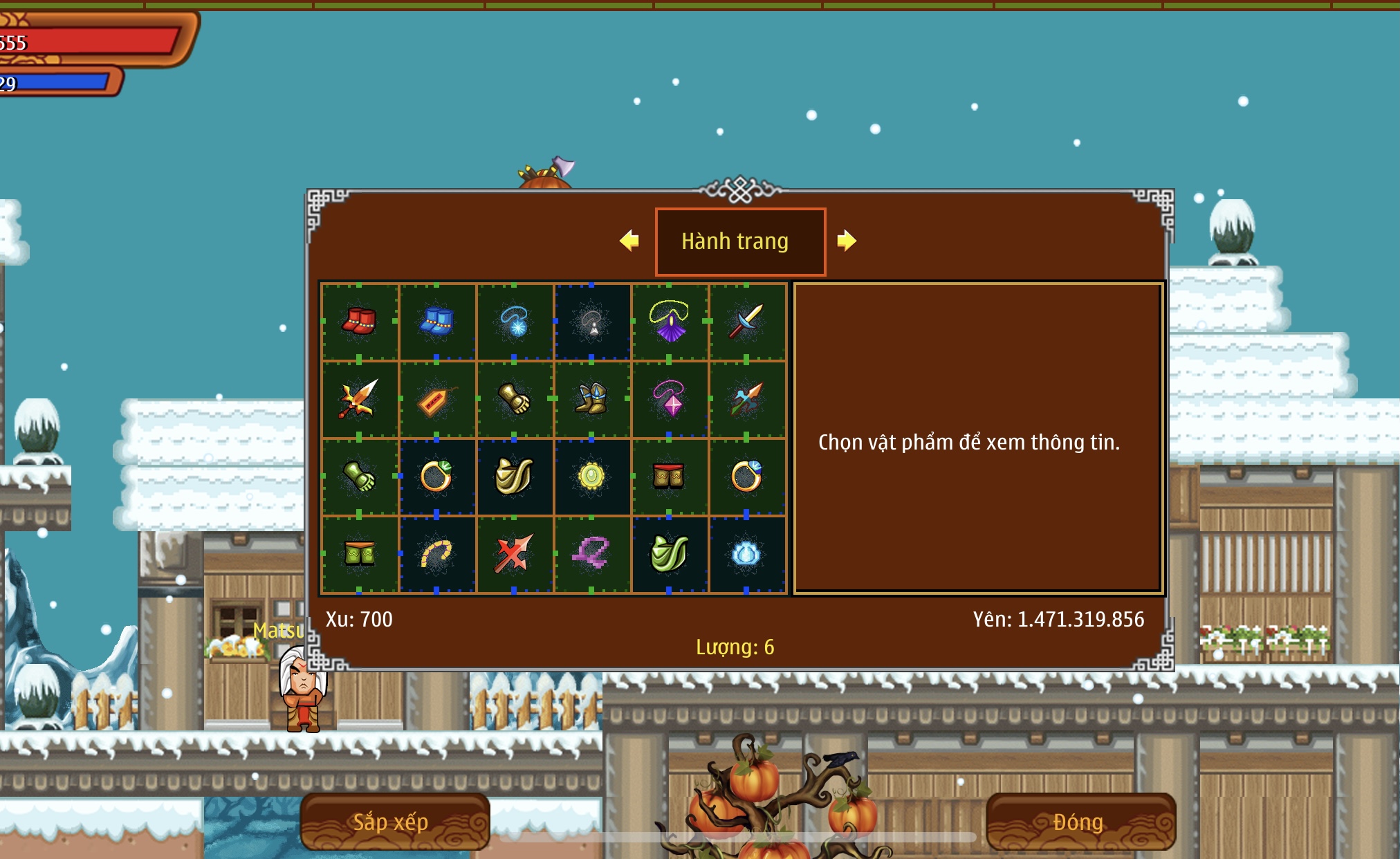
Task: Pick the red pants item
Action: pos(669,477)
